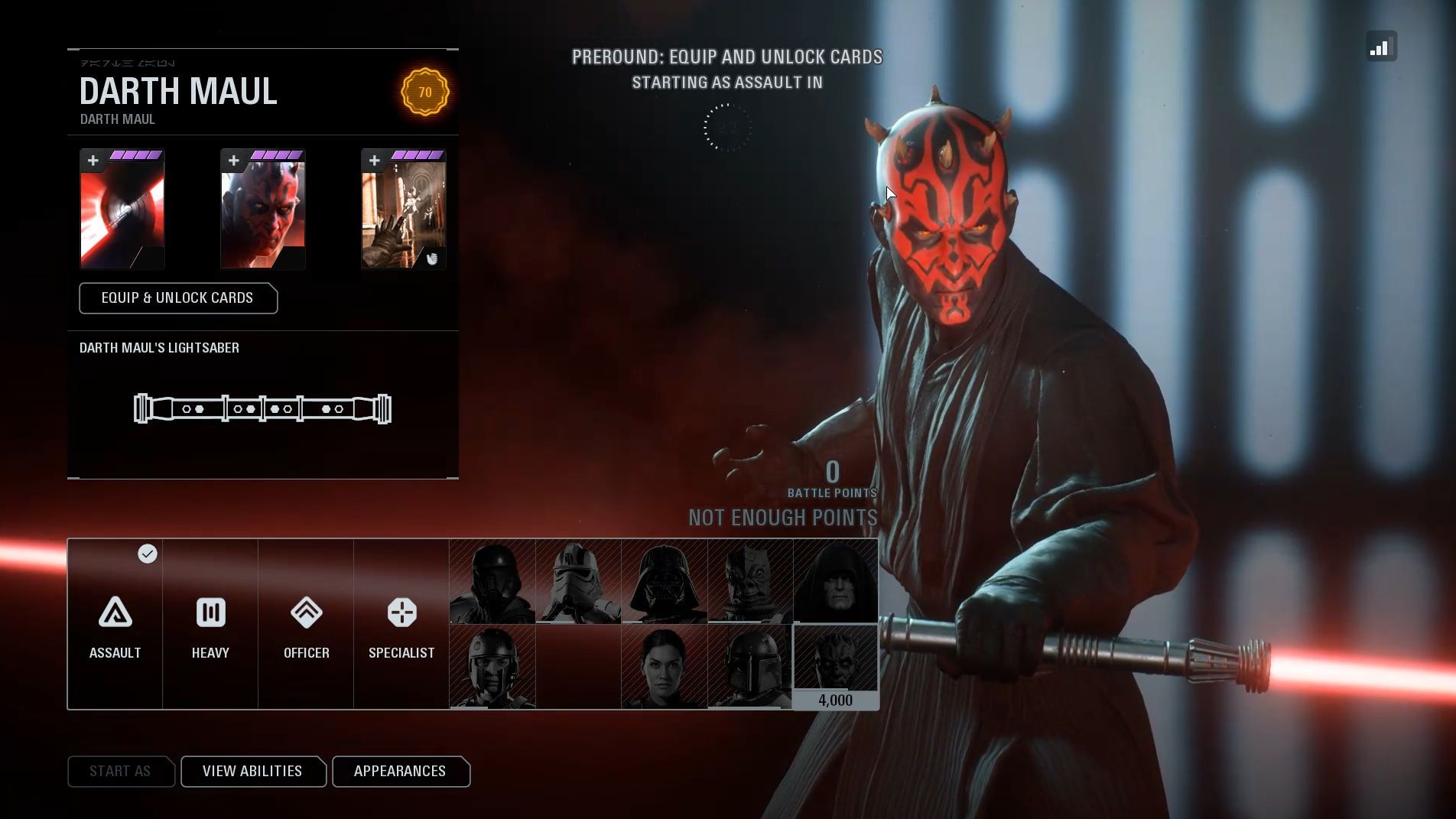
Task: Pick Boba Fett from the hero grid
Action: (750, 667)
